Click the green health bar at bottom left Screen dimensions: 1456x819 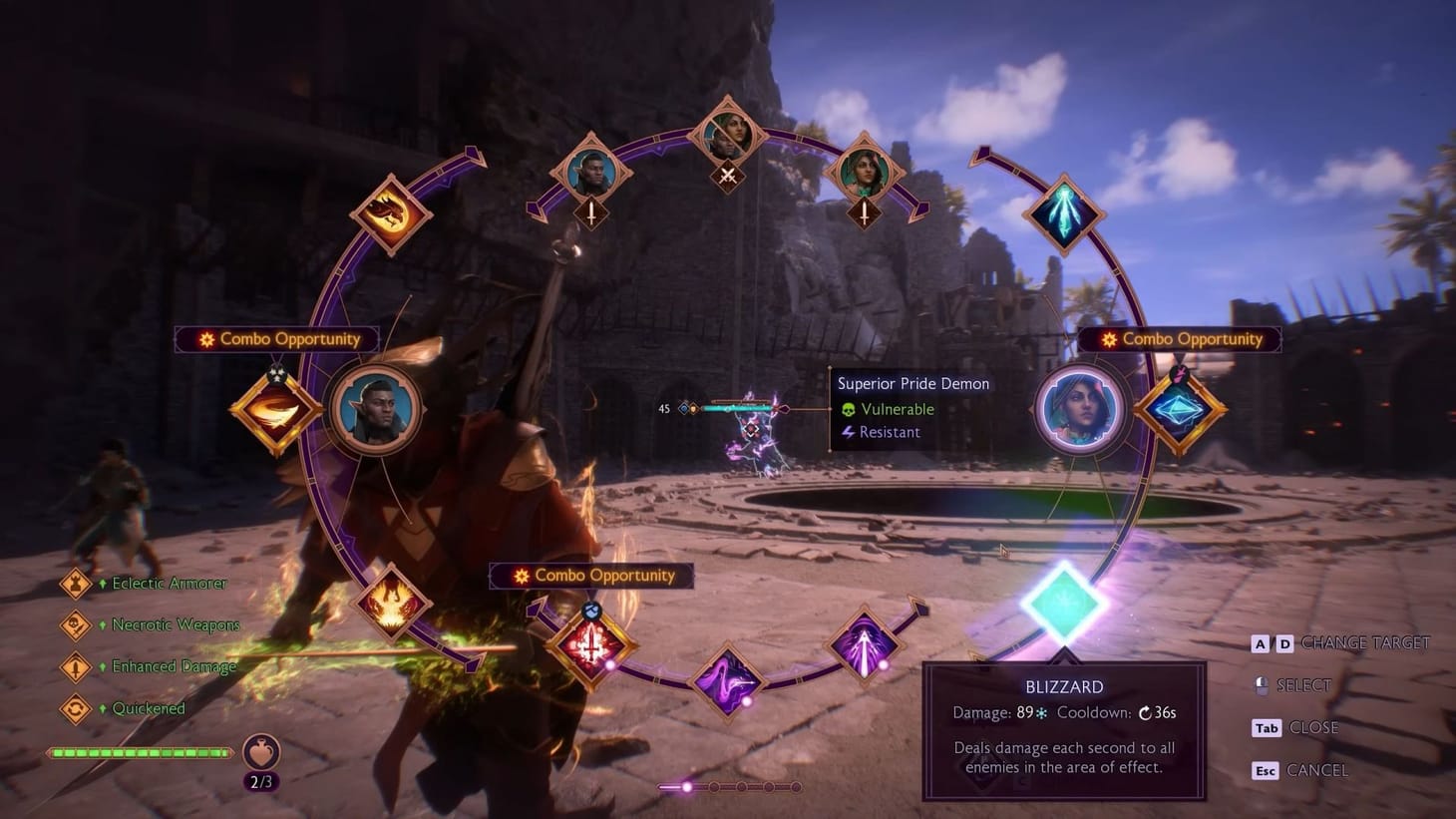point(140,753)
